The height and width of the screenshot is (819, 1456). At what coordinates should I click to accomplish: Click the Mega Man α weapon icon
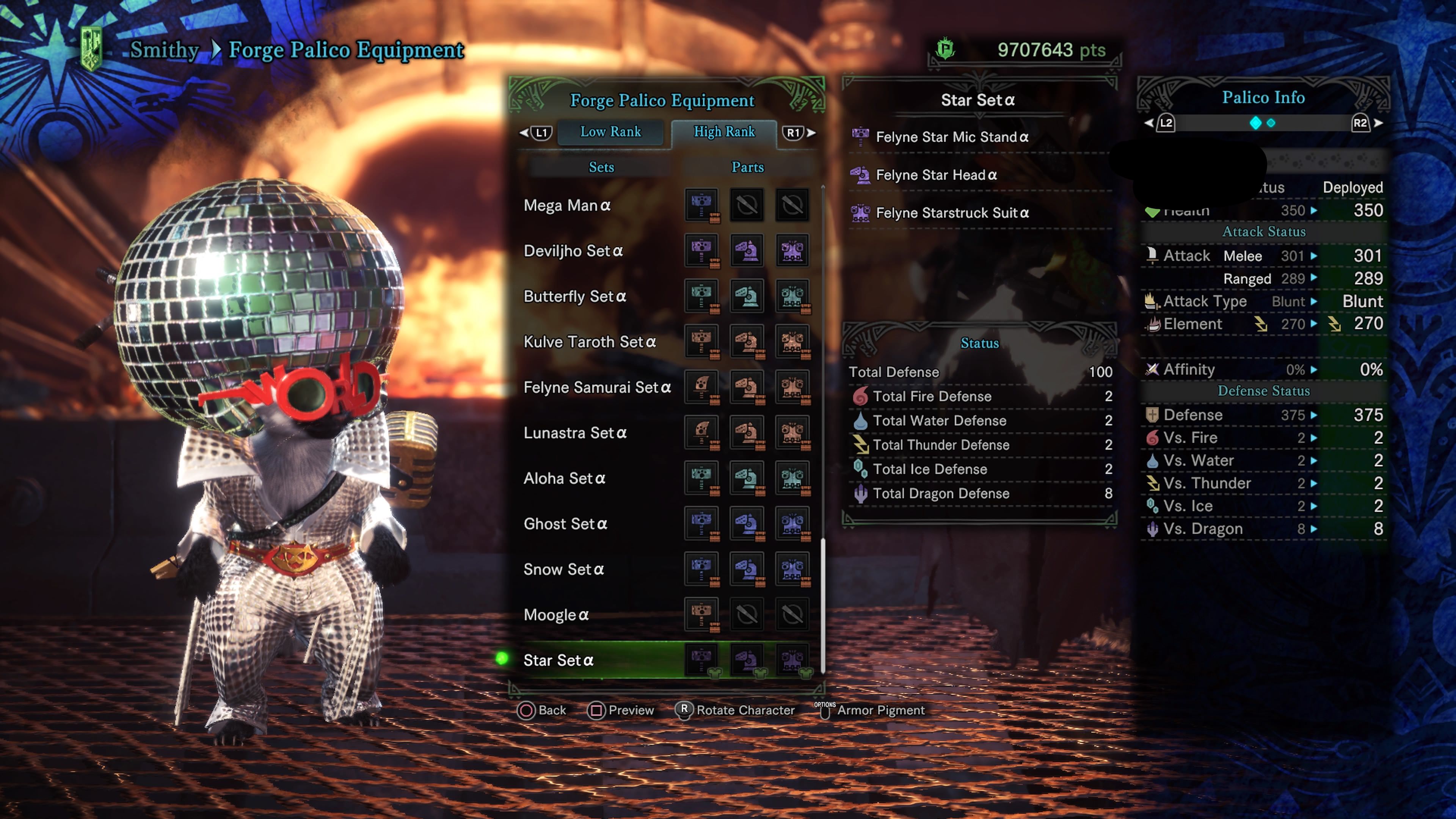click(x=701, y=204)
